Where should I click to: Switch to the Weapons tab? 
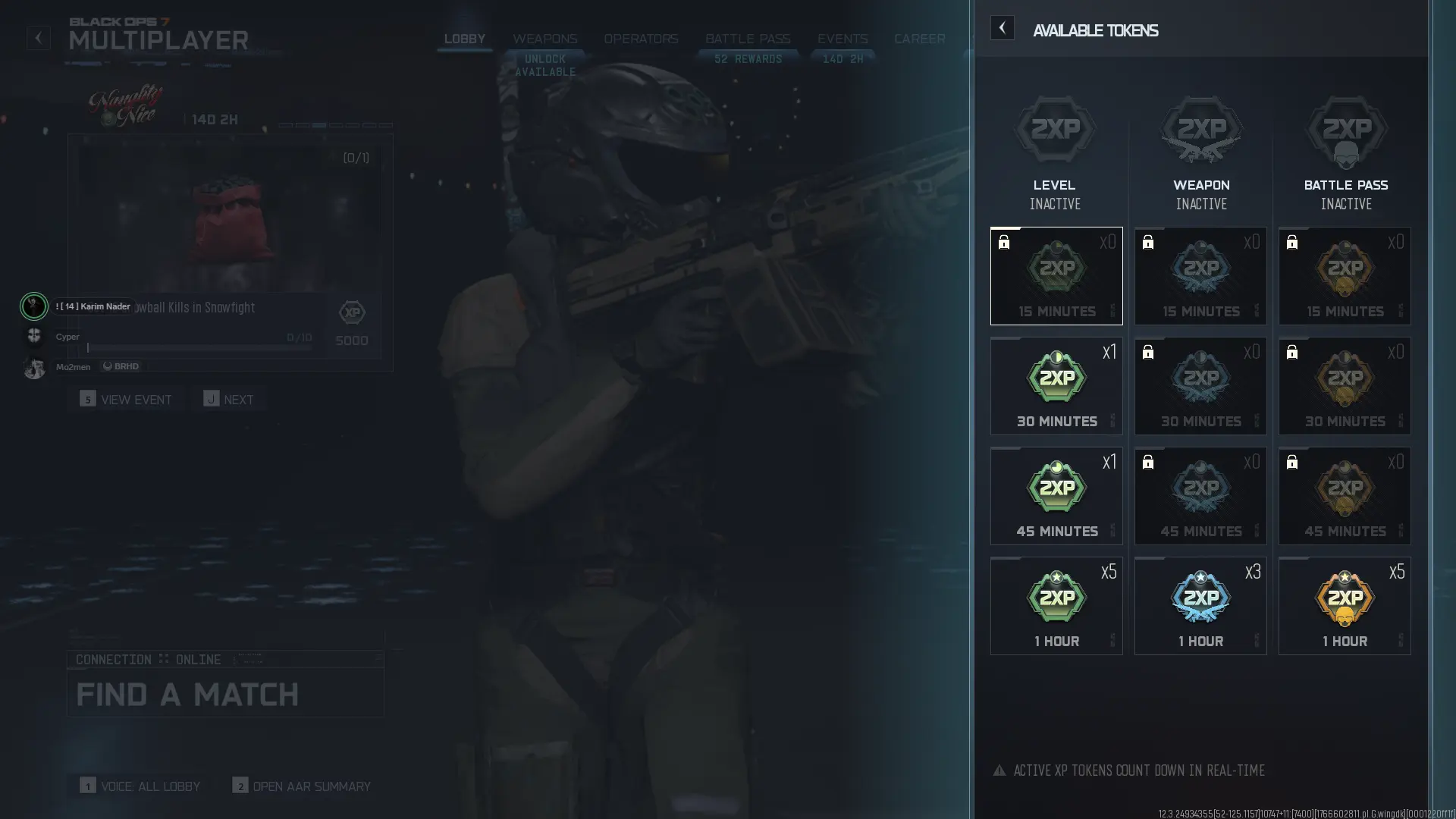click(x=546, y=39)
